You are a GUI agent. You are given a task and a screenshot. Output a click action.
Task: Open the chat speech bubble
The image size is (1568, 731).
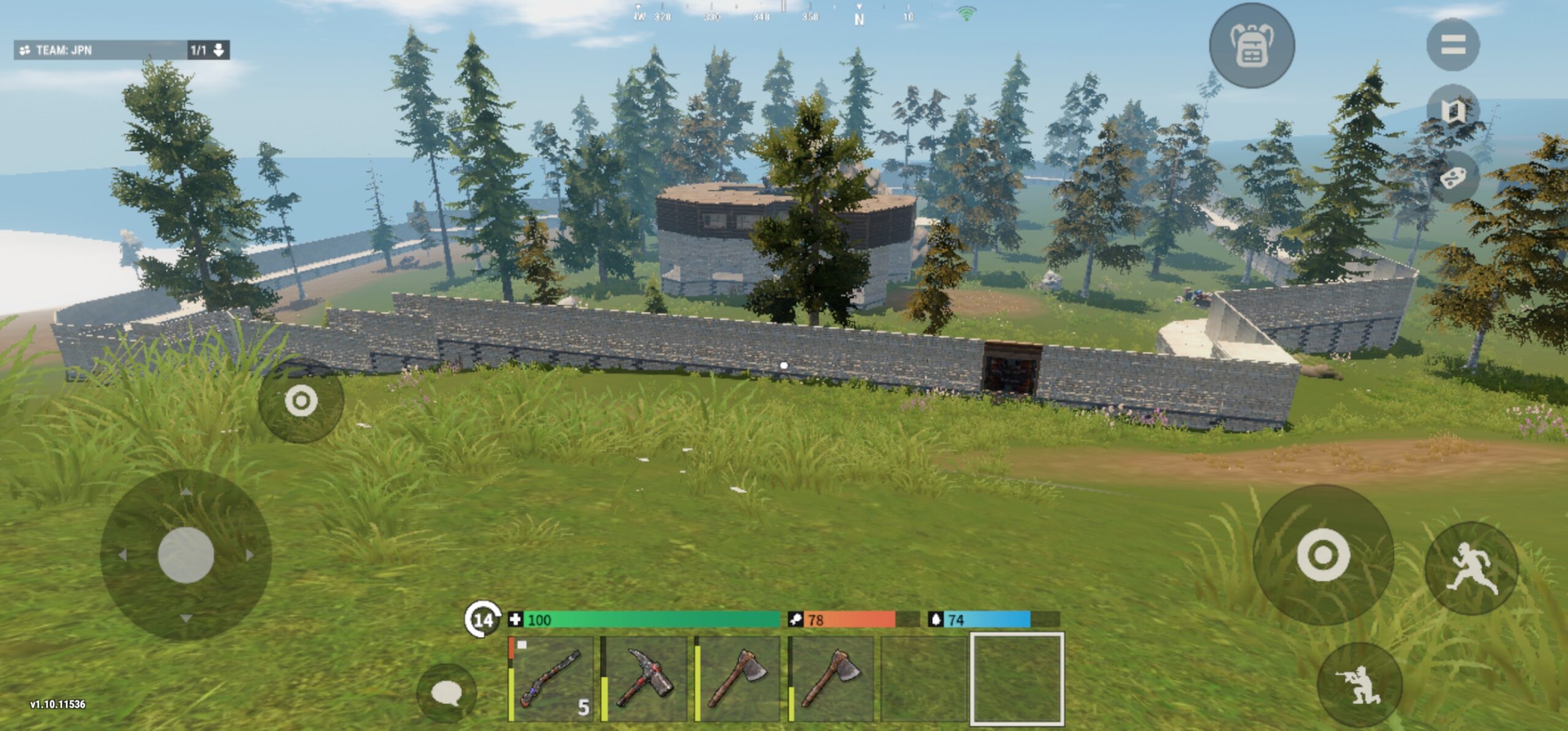pos(446,694)
